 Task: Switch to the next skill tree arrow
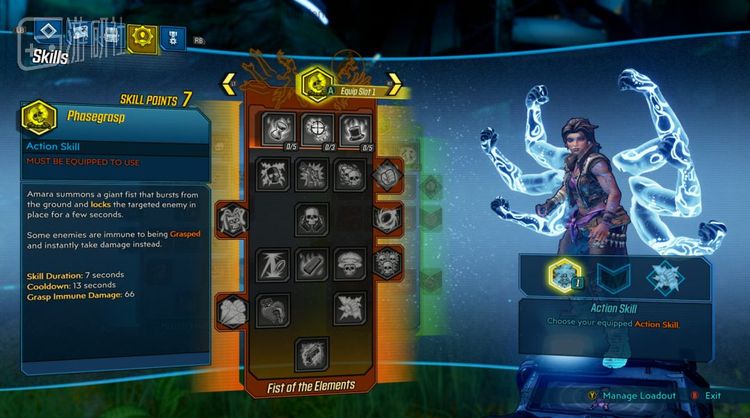pyautogui.click(x=394, y=84)
